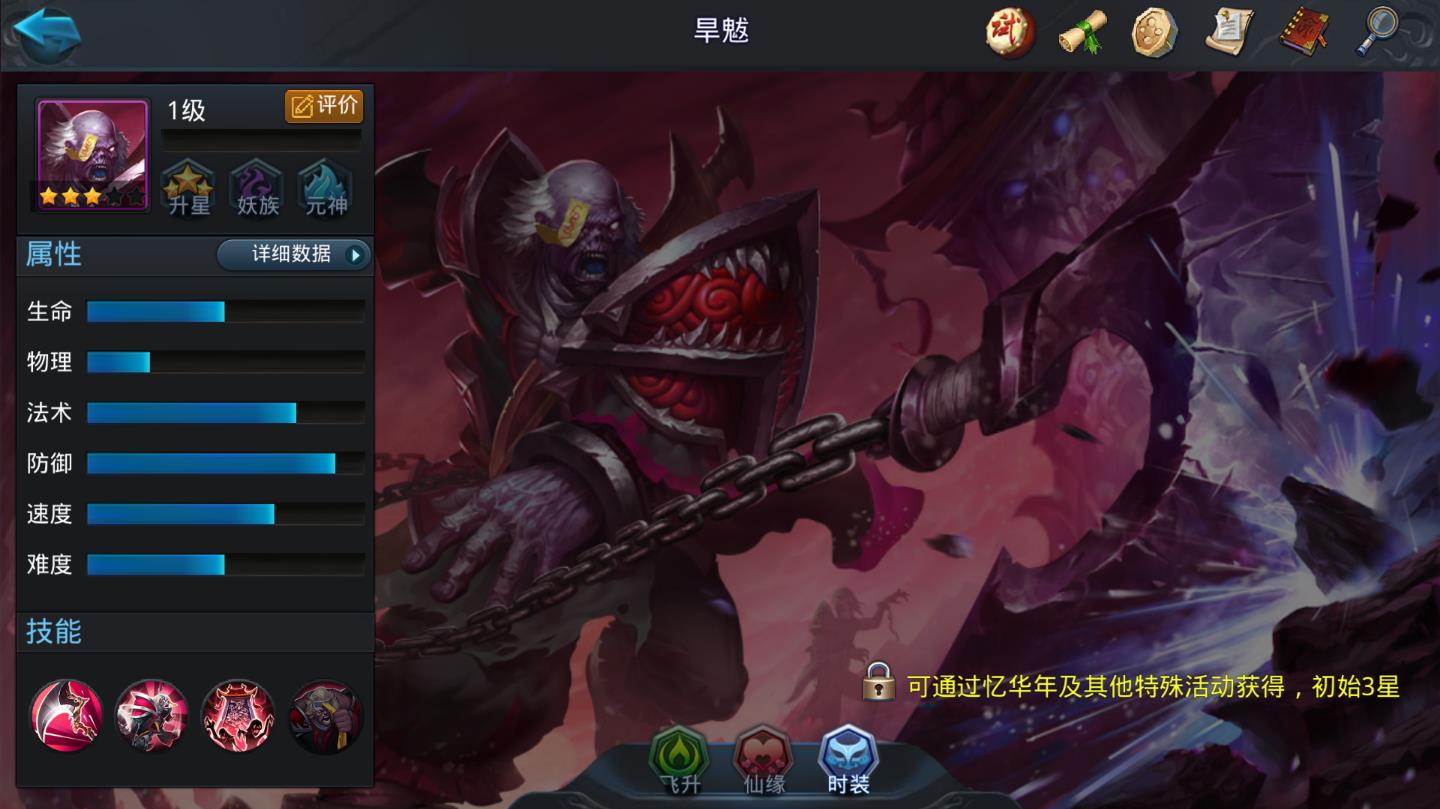Open the scroll with bamboo icon
The height and width of the screenshot is (809, 1440).
[1083, 33]
